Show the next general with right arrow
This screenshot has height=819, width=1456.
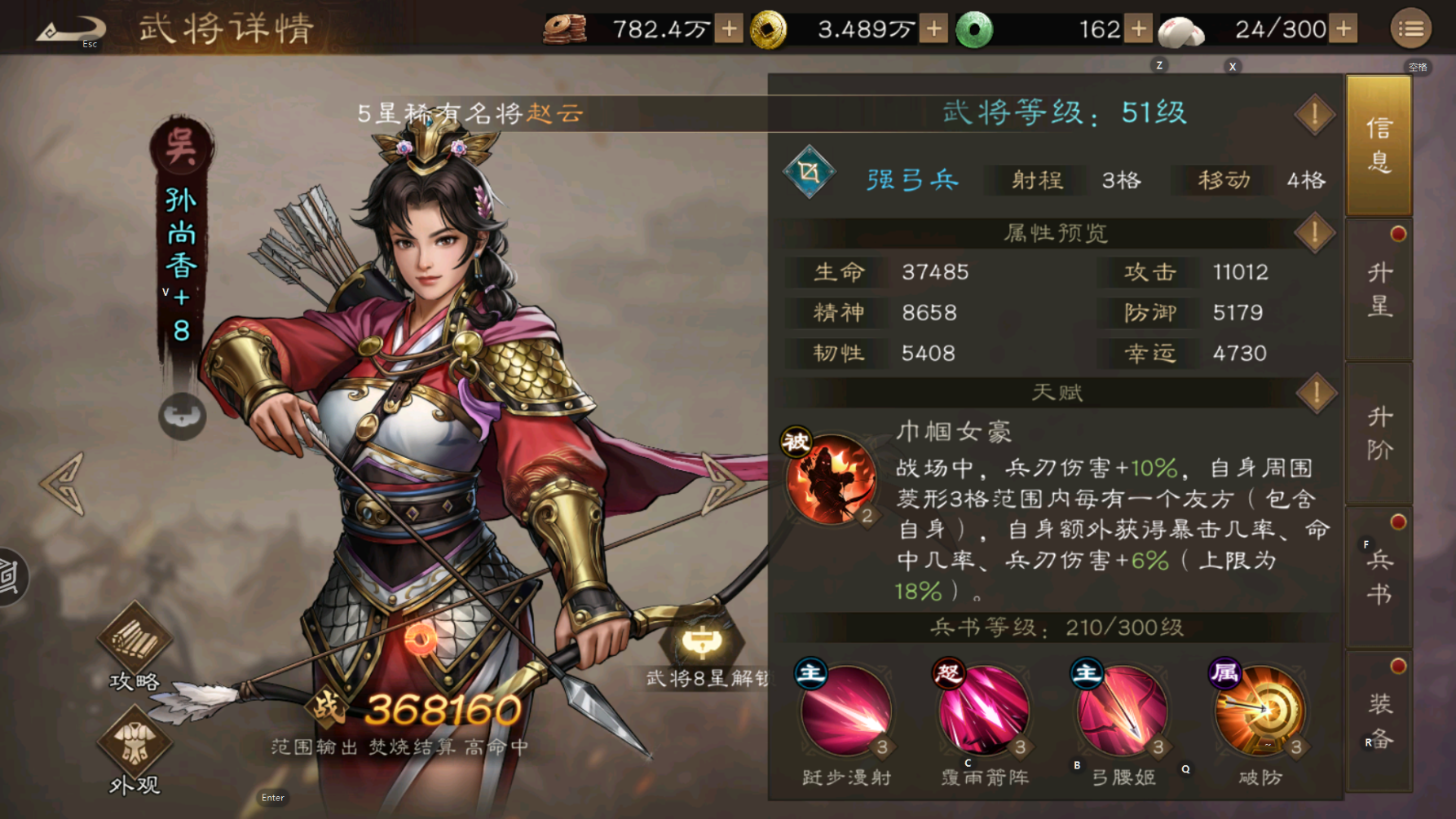click(x=722, y=483)
